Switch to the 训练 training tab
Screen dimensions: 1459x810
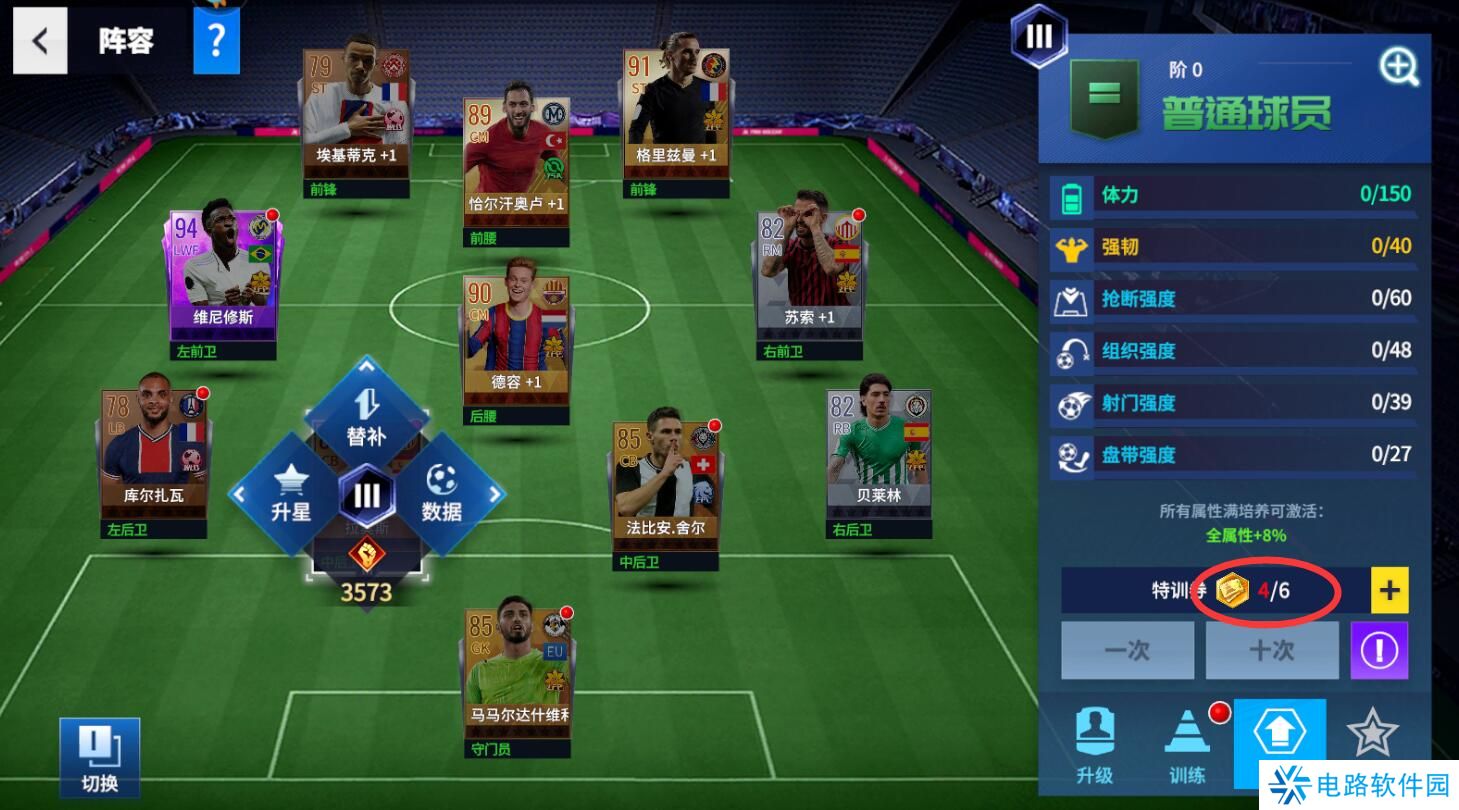[1187, 745]
